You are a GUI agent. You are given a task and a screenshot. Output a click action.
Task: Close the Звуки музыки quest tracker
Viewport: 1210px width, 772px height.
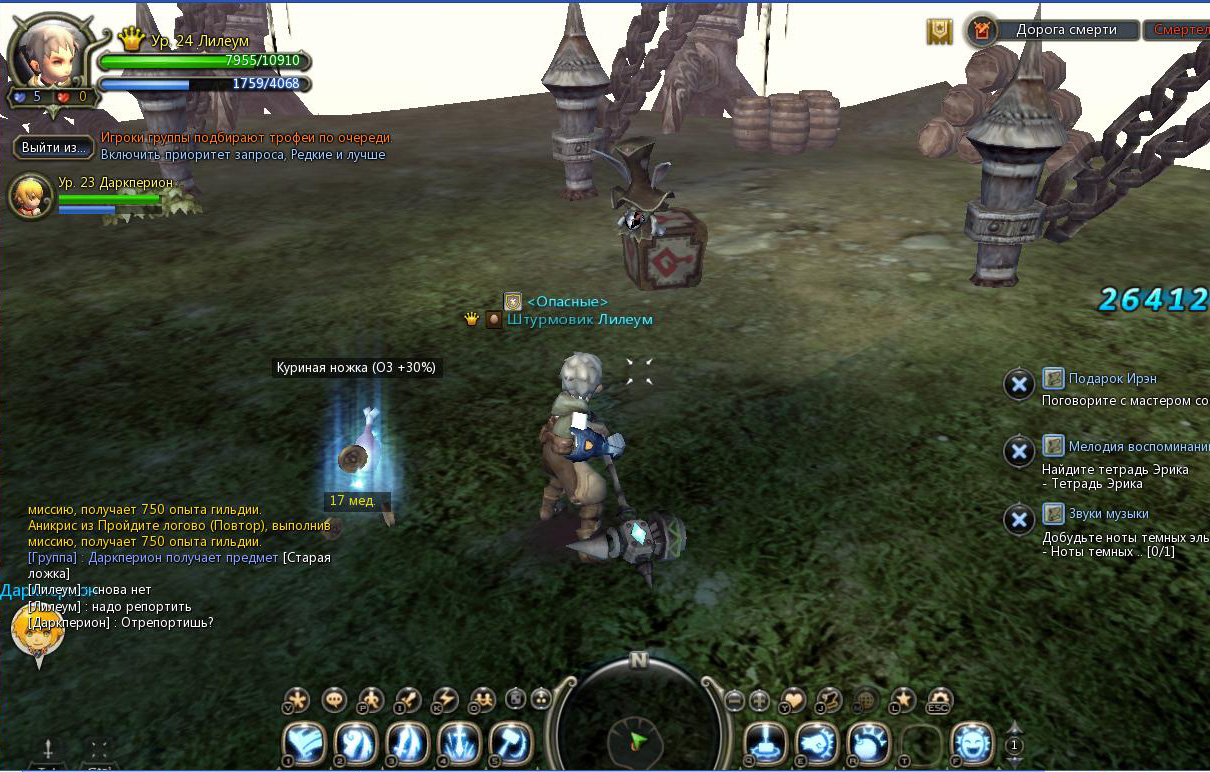[x=1018, y=519]
